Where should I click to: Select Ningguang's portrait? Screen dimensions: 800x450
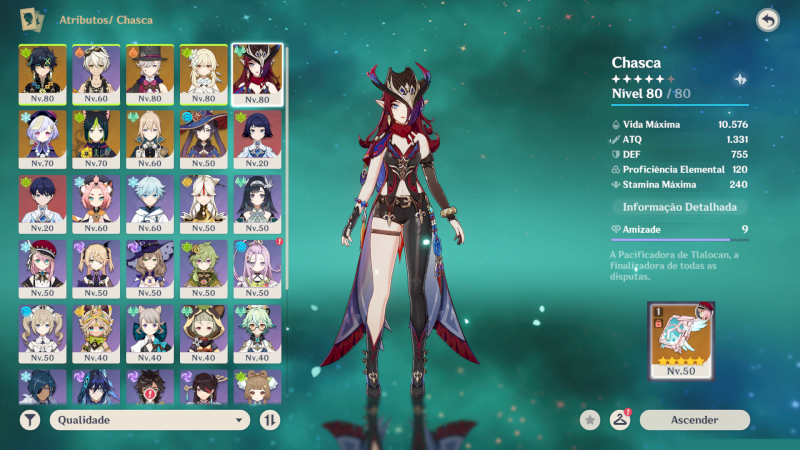pyautogui.click(x=204, y=200)
